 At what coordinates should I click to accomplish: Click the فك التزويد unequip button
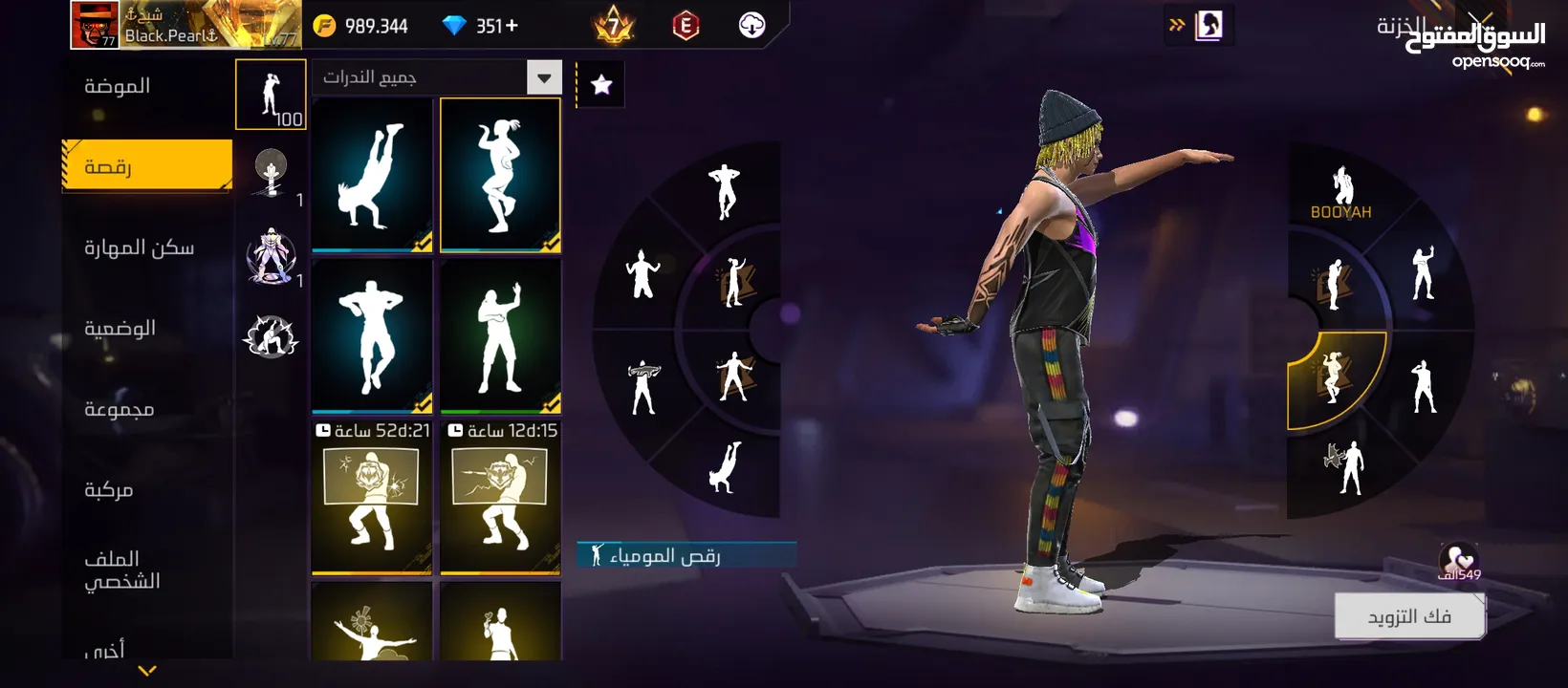1409,616
